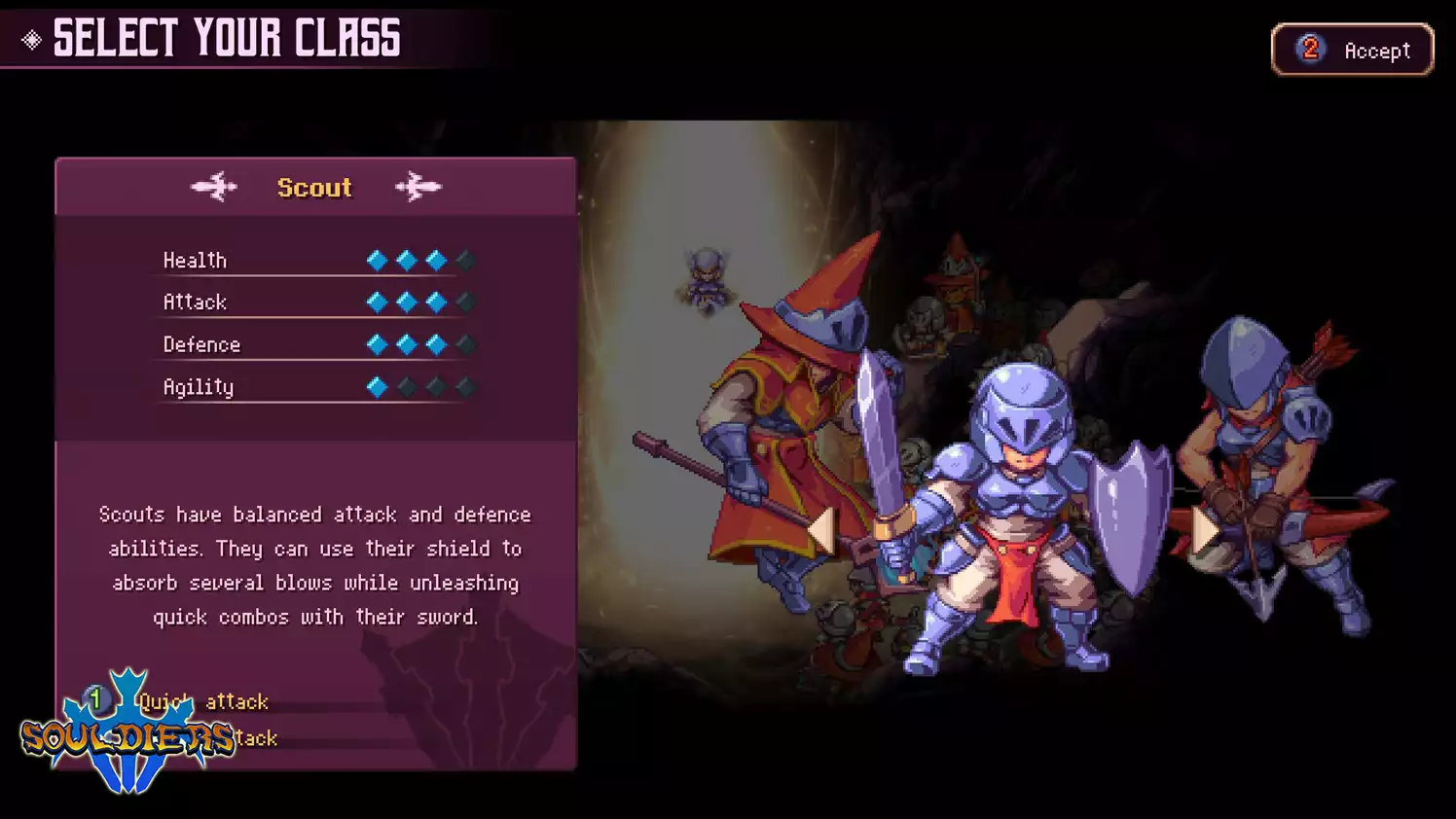Toggle the last Defence diamond

[465, 343]
